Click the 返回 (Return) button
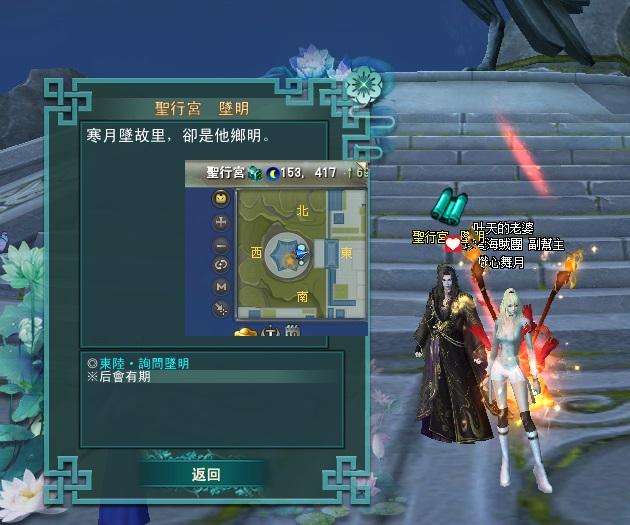Screen dimensions: 630x525 [205, 474]
